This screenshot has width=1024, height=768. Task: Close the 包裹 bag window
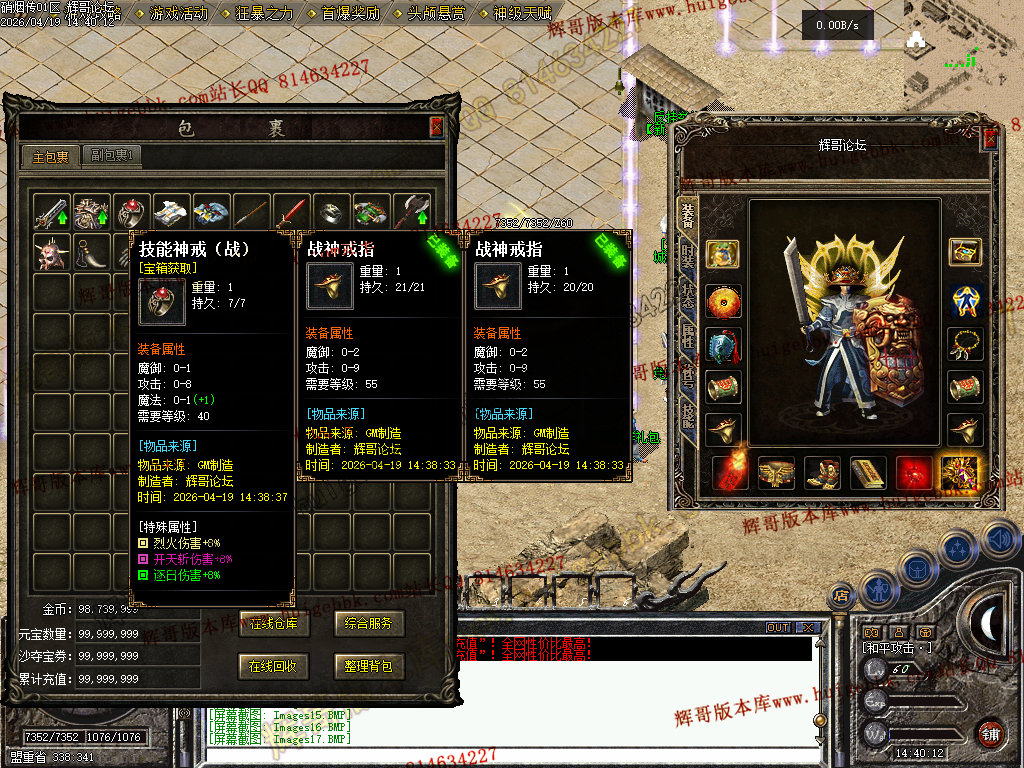pos(436,127)
